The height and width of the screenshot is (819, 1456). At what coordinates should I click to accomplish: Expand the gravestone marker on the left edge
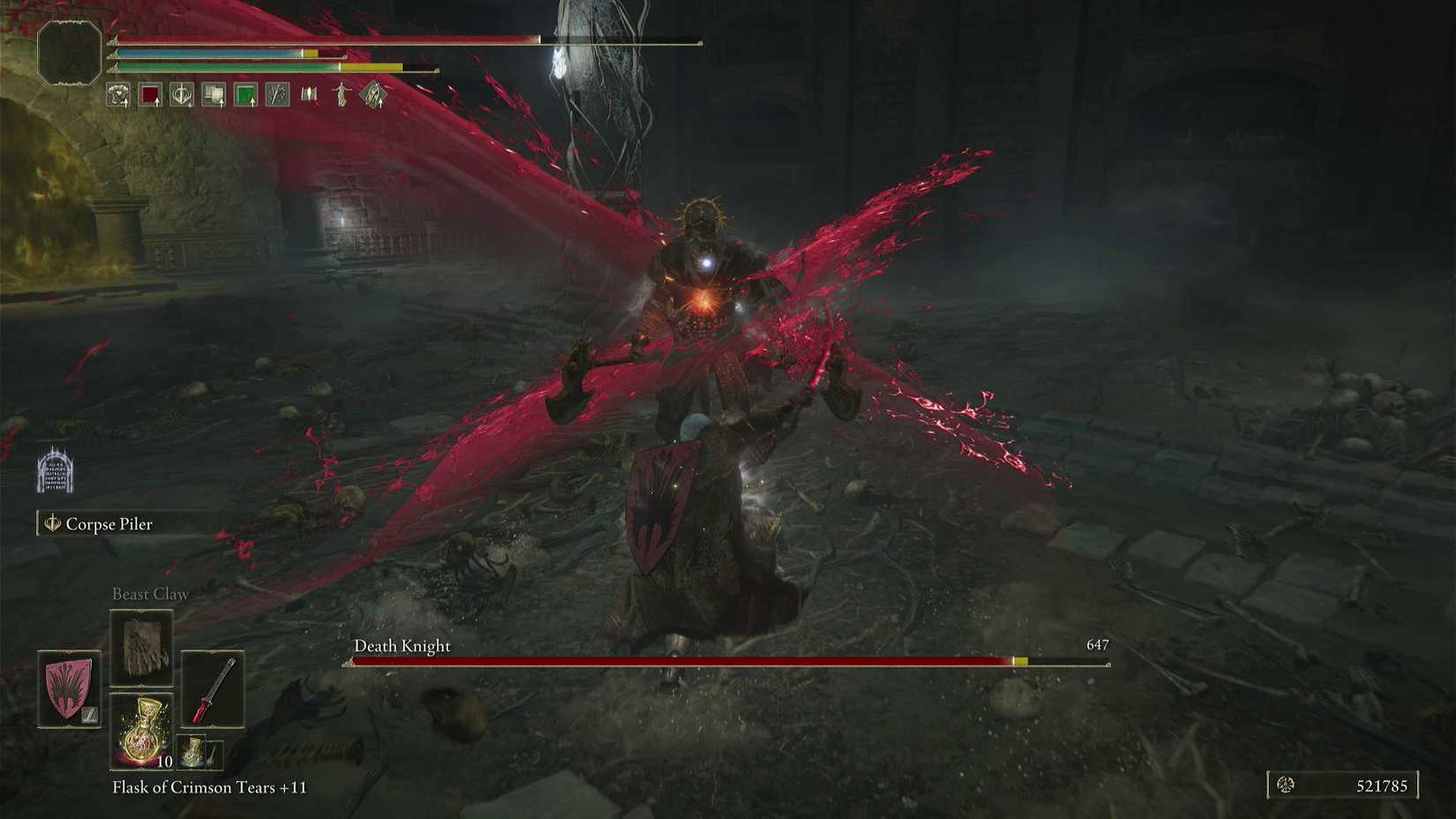56,470
